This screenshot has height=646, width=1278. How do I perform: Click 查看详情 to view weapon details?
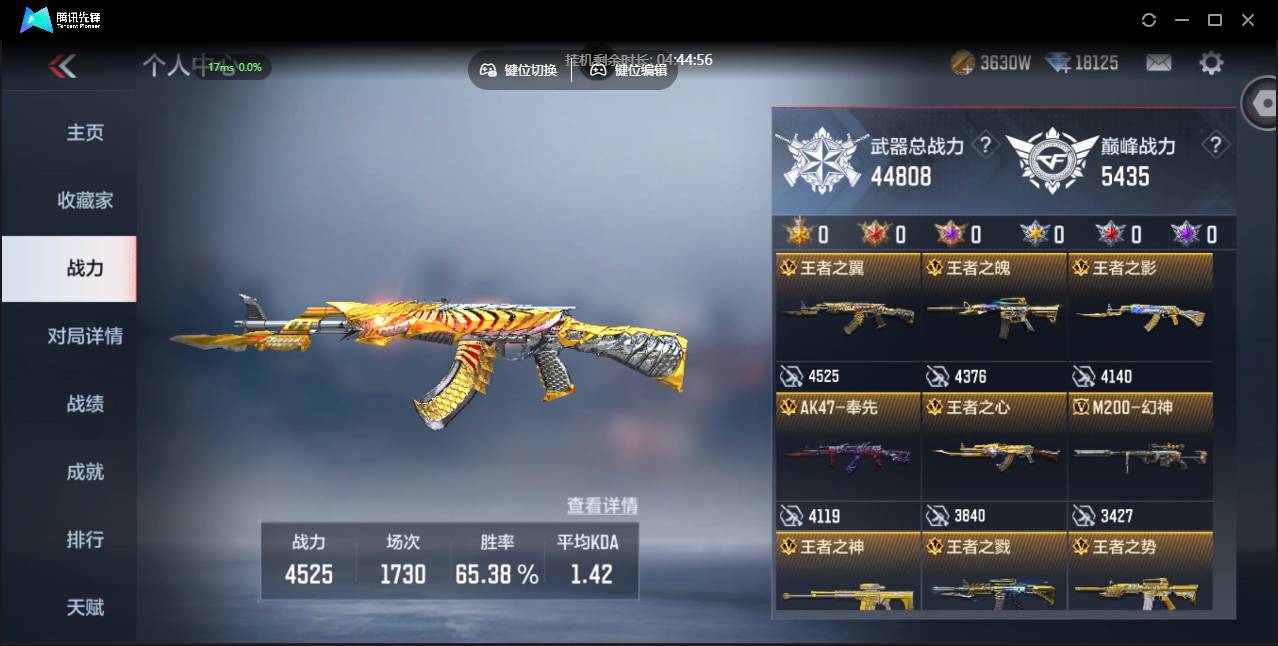coord(602,506)
